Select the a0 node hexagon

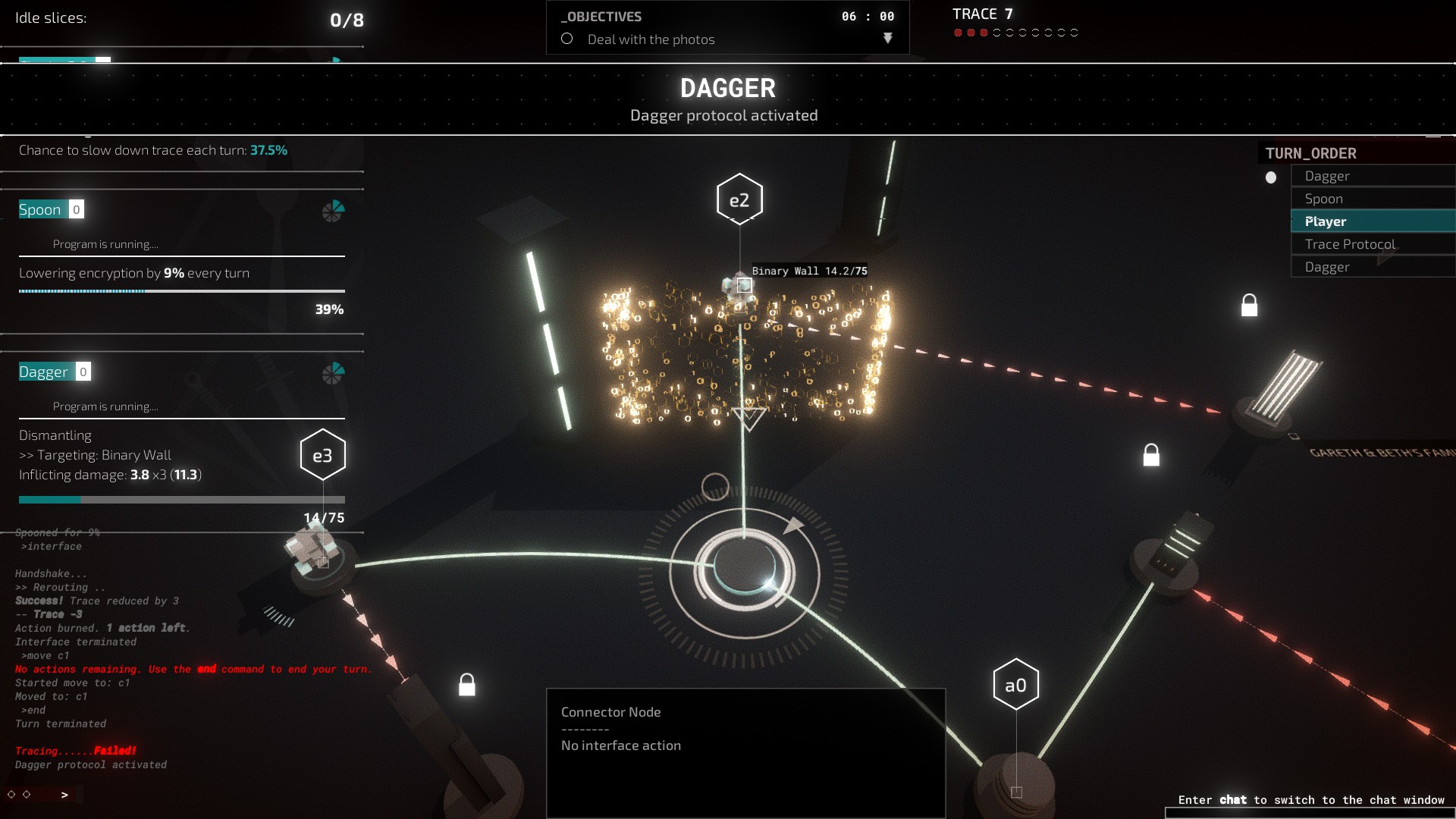1015,685
